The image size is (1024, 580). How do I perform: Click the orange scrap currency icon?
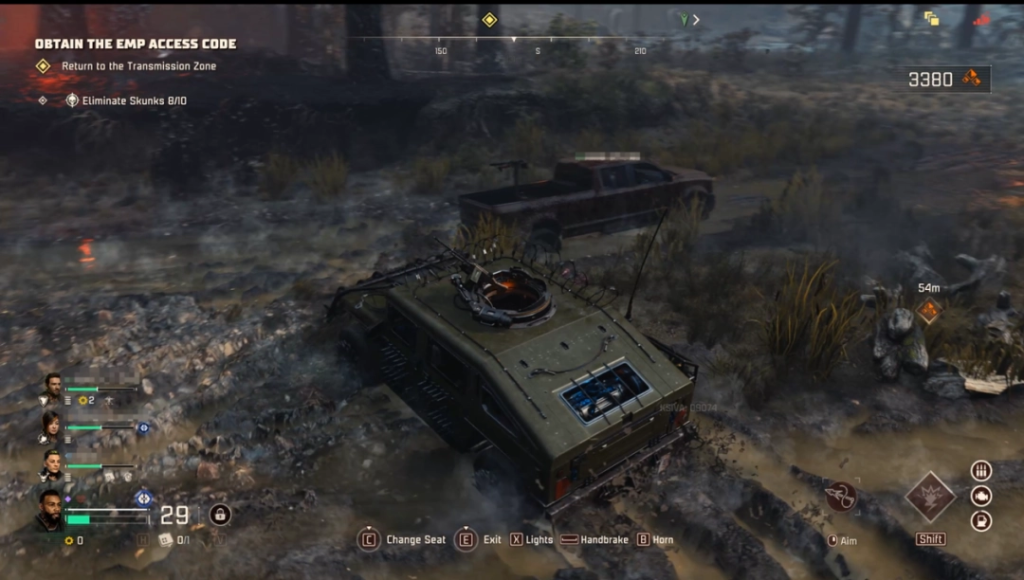971,79
